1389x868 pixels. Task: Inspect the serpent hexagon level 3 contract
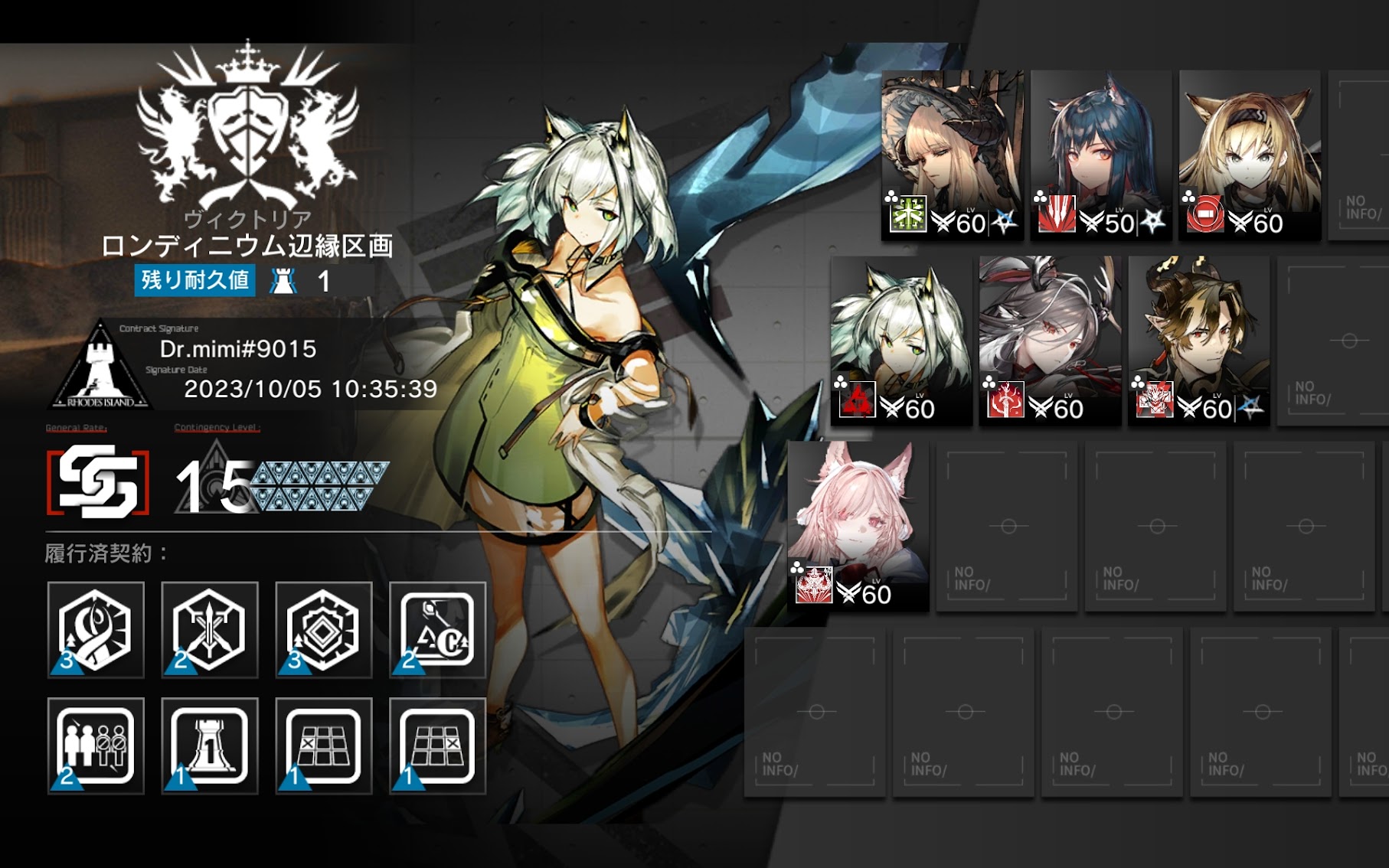[x=96, y=630]
